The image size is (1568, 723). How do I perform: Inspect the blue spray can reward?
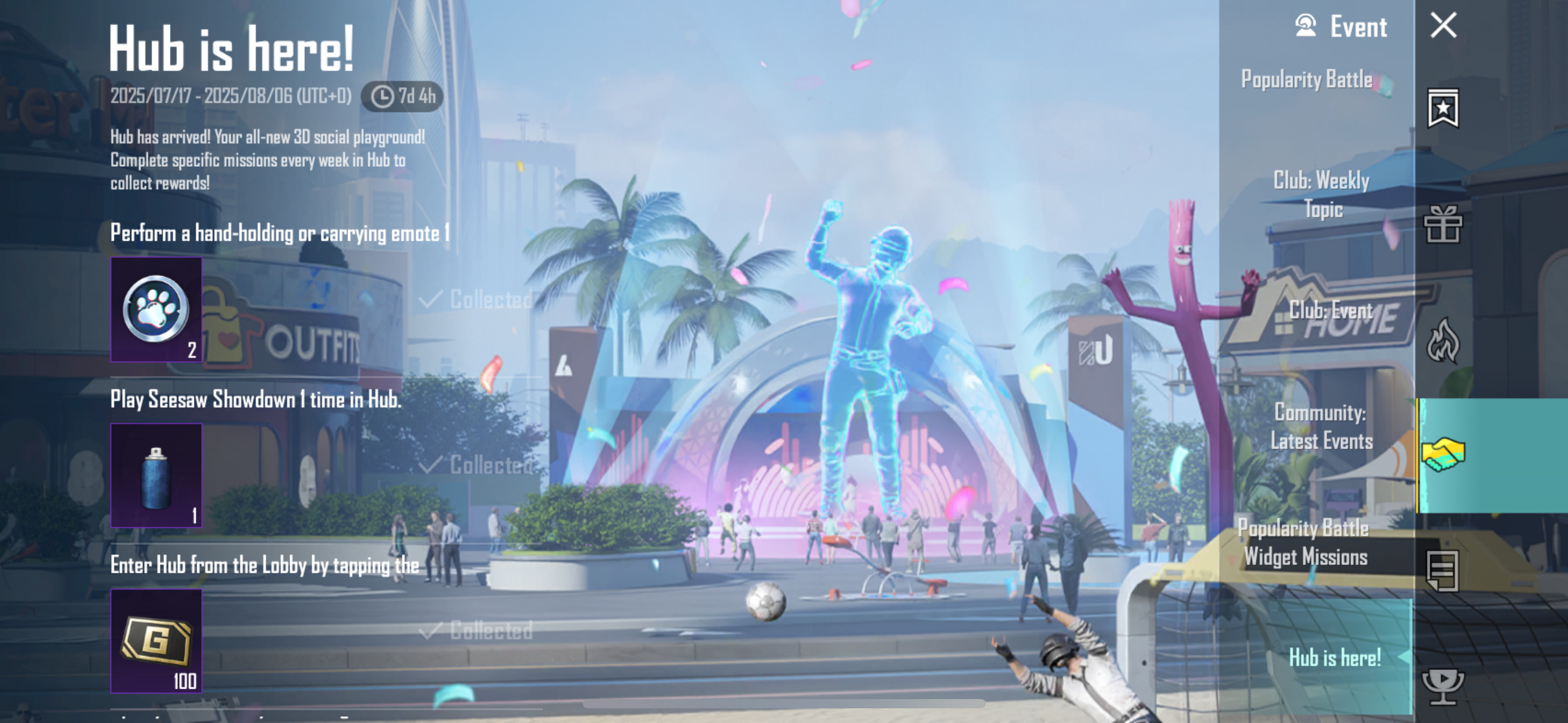156,475
